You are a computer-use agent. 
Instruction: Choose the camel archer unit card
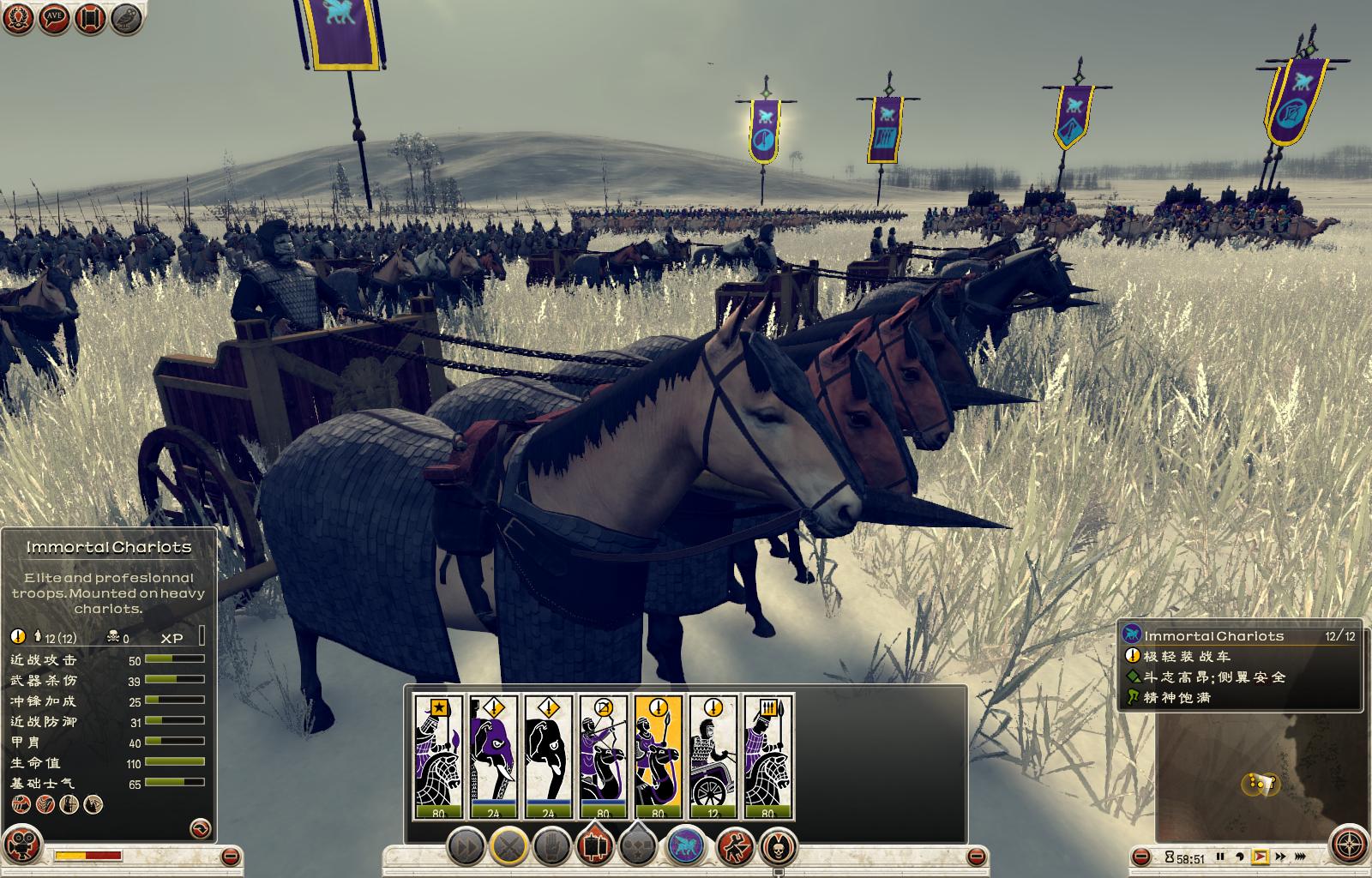(x=603, y=756)
